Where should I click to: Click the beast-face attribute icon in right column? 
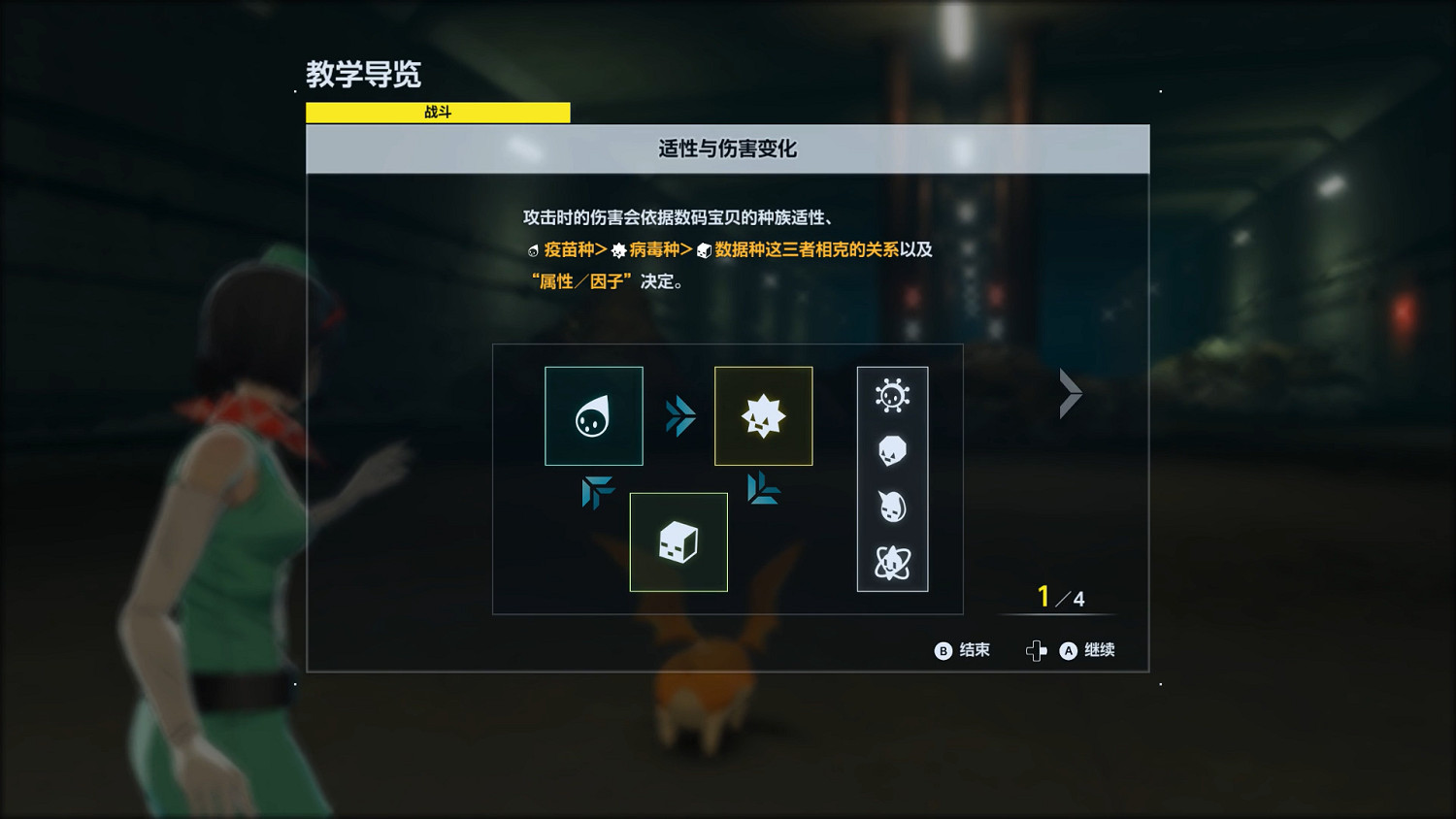[892, 506]
